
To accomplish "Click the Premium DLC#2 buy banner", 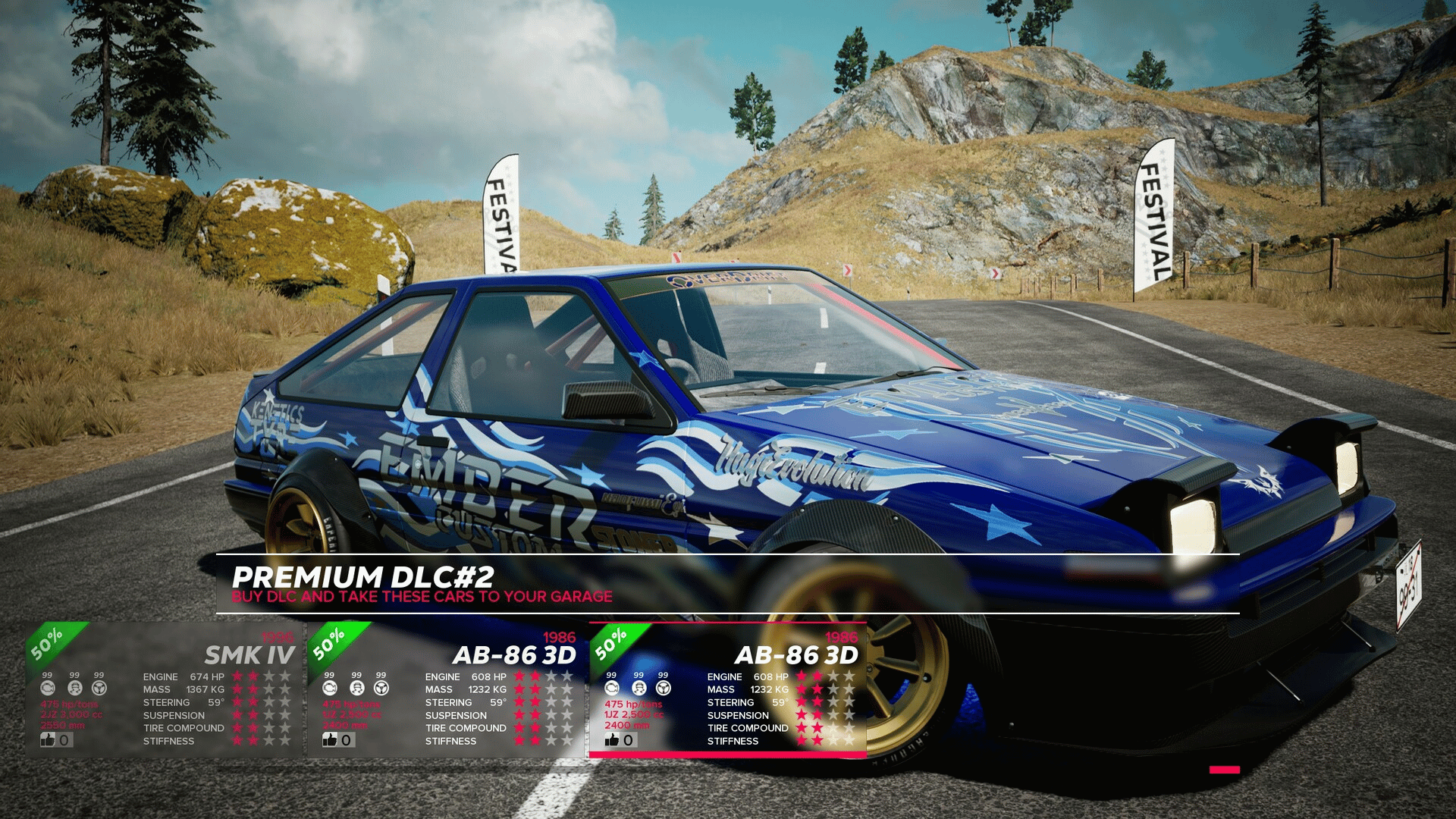I will (x=422, y=585).
